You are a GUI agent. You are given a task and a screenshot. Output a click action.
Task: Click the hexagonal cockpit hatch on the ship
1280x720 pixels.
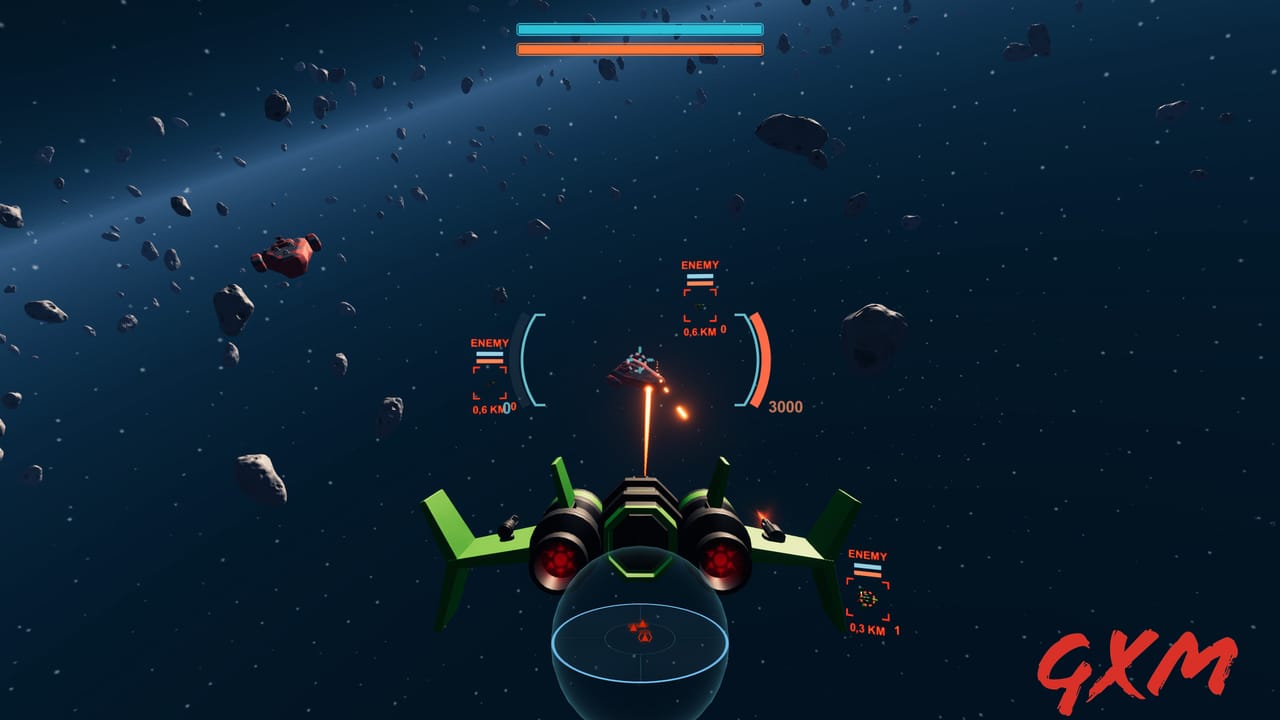click(640, 535)
